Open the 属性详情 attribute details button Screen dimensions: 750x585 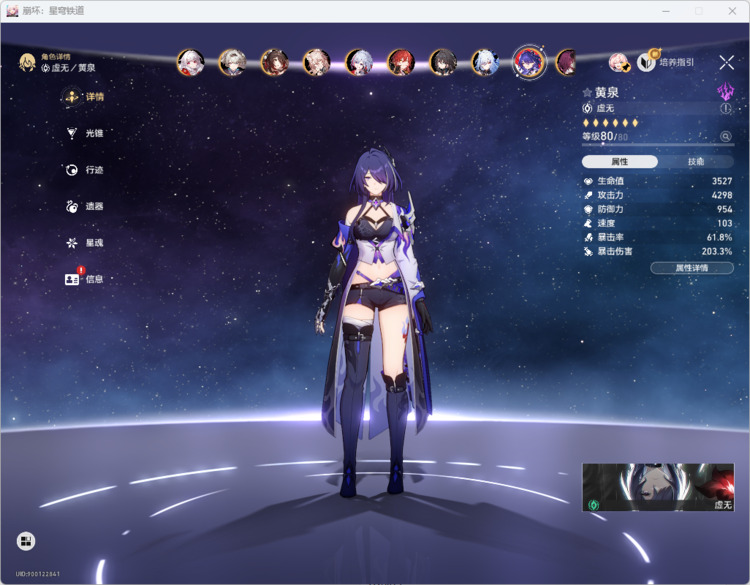(691, 268)
